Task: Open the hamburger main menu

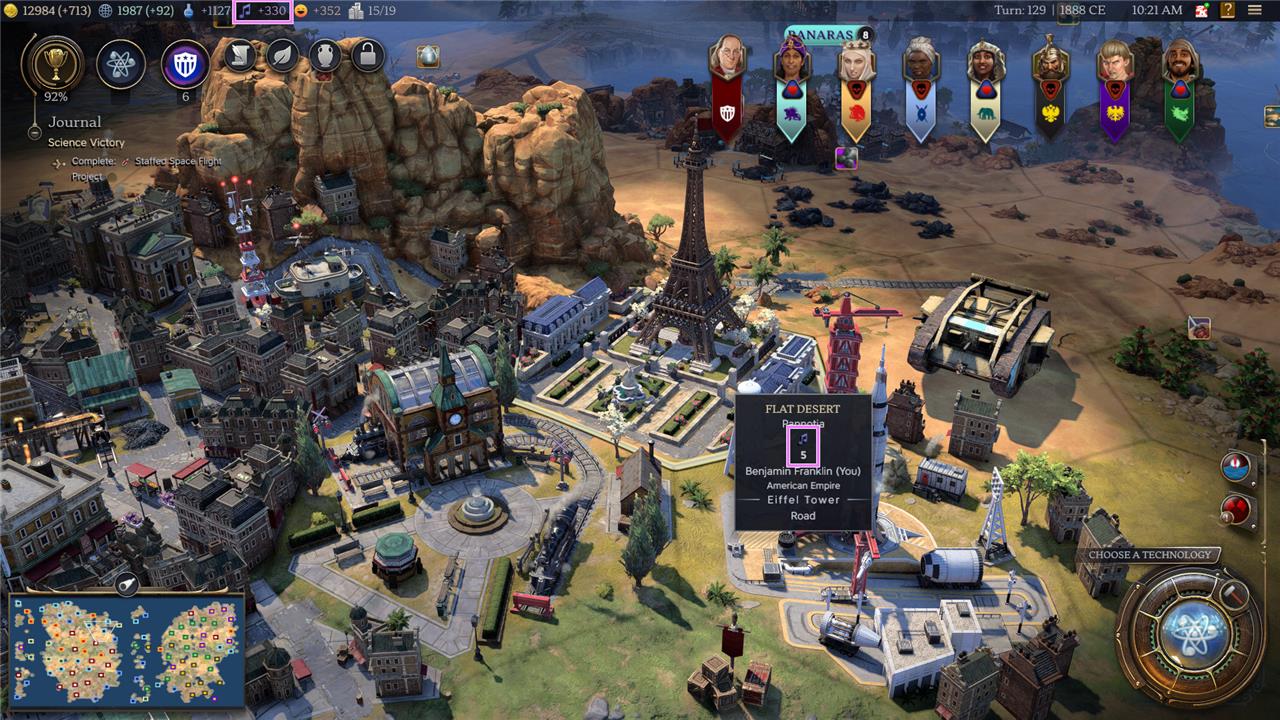Action: click(1254, 11)
